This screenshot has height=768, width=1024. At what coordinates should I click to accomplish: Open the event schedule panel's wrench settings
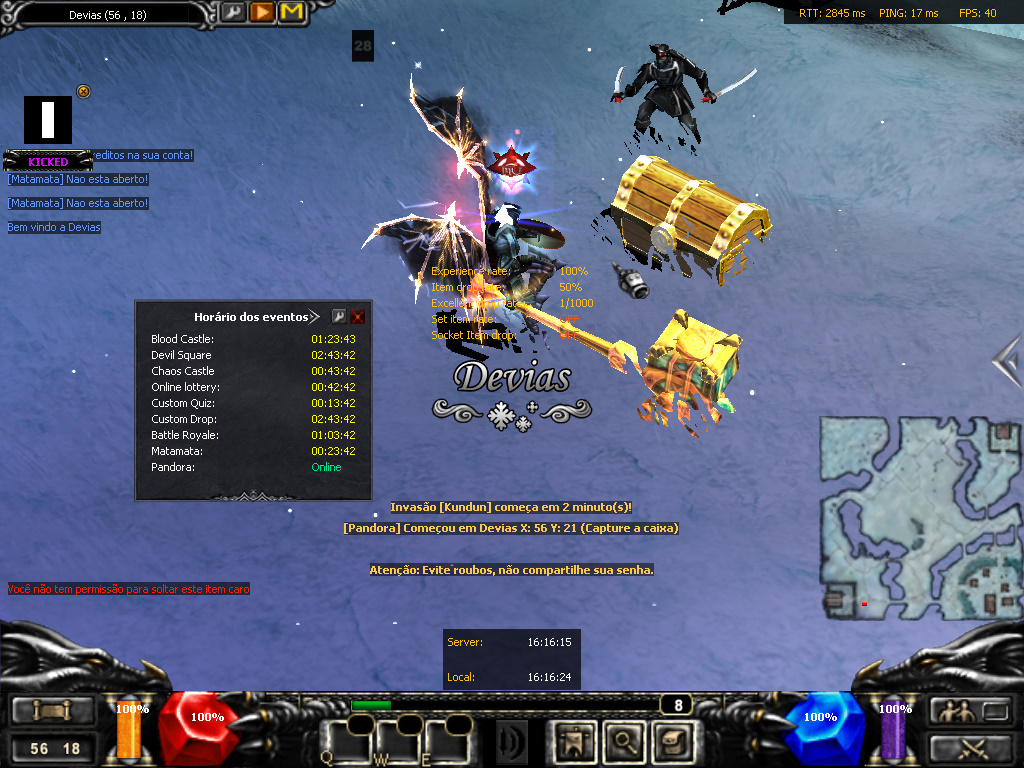tap(339, 316)
